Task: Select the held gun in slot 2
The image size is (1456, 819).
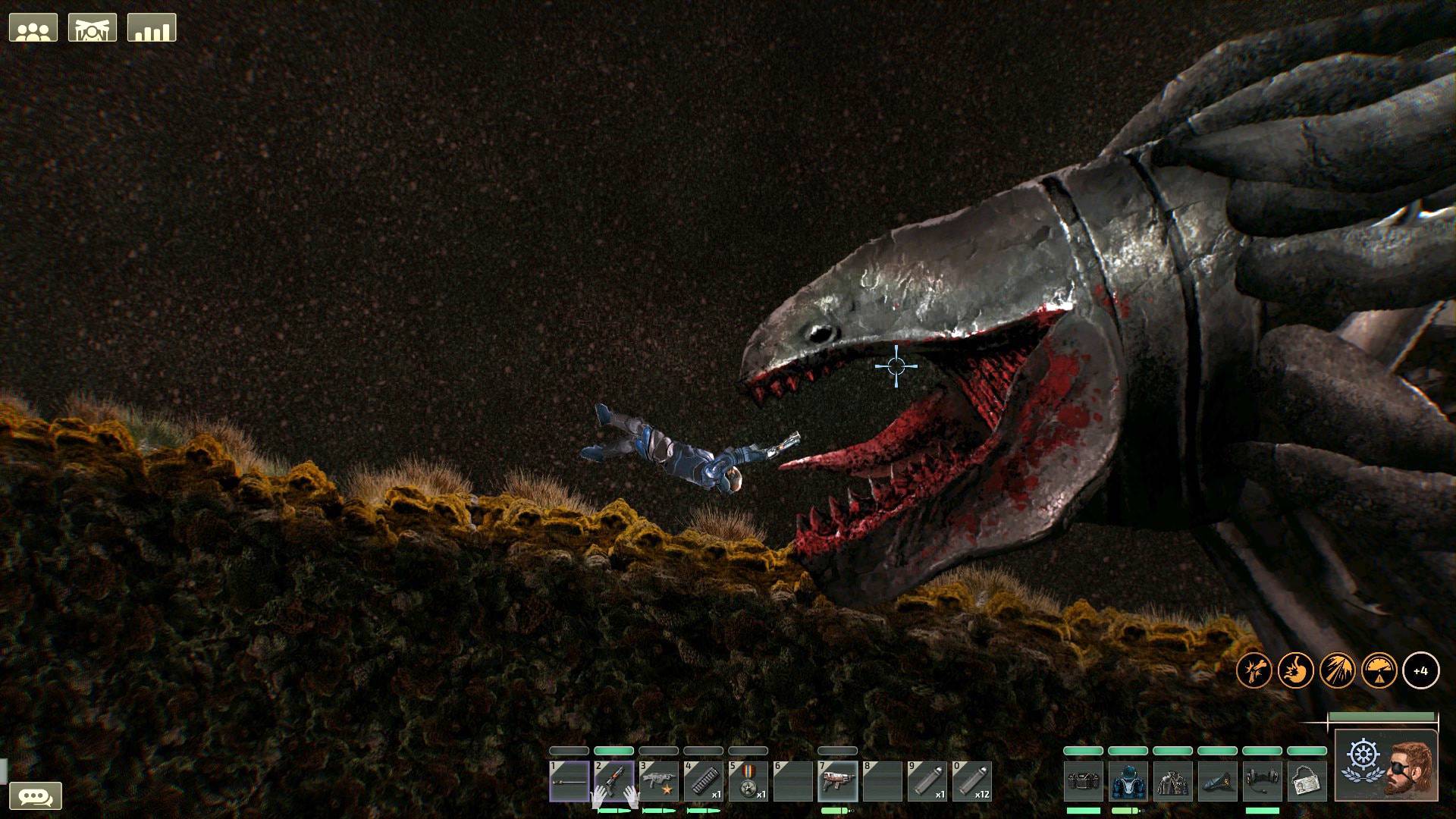Action: click(x=613, y=781)
